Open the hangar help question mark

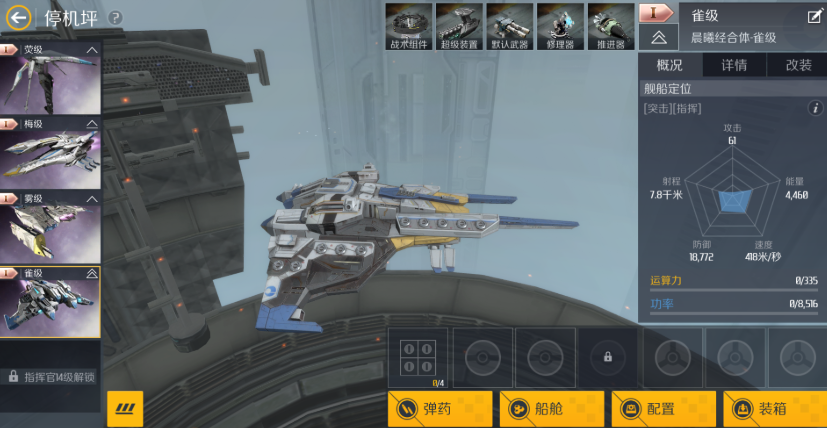pyautogui.click(x=116, y=18)
